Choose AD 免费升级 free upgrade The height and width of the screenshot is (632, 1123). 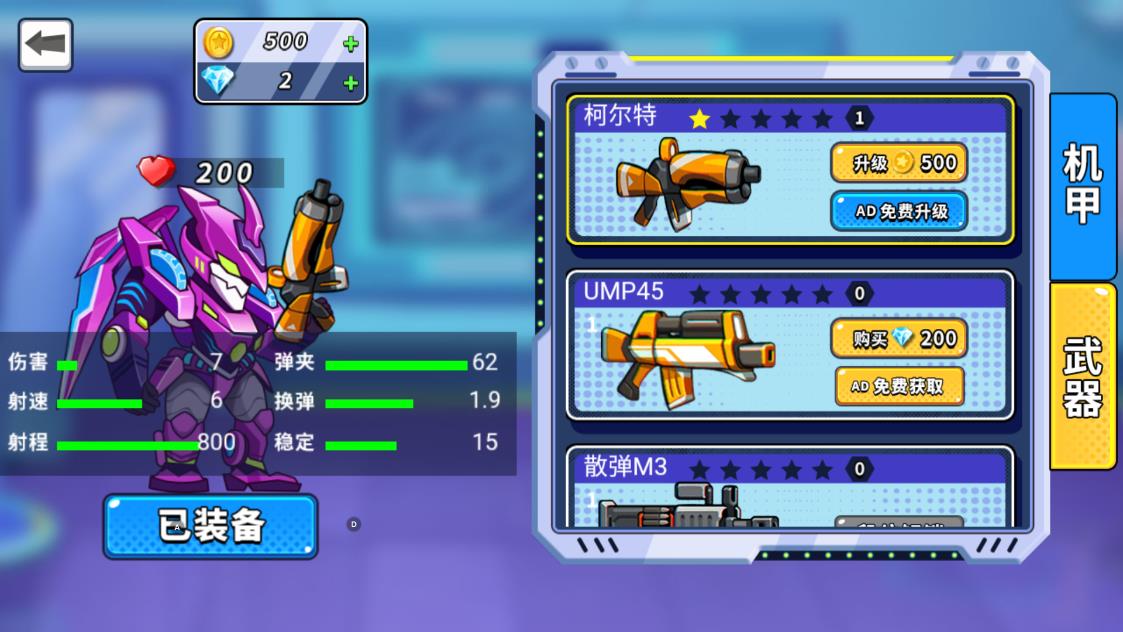[x=898, y=211]
